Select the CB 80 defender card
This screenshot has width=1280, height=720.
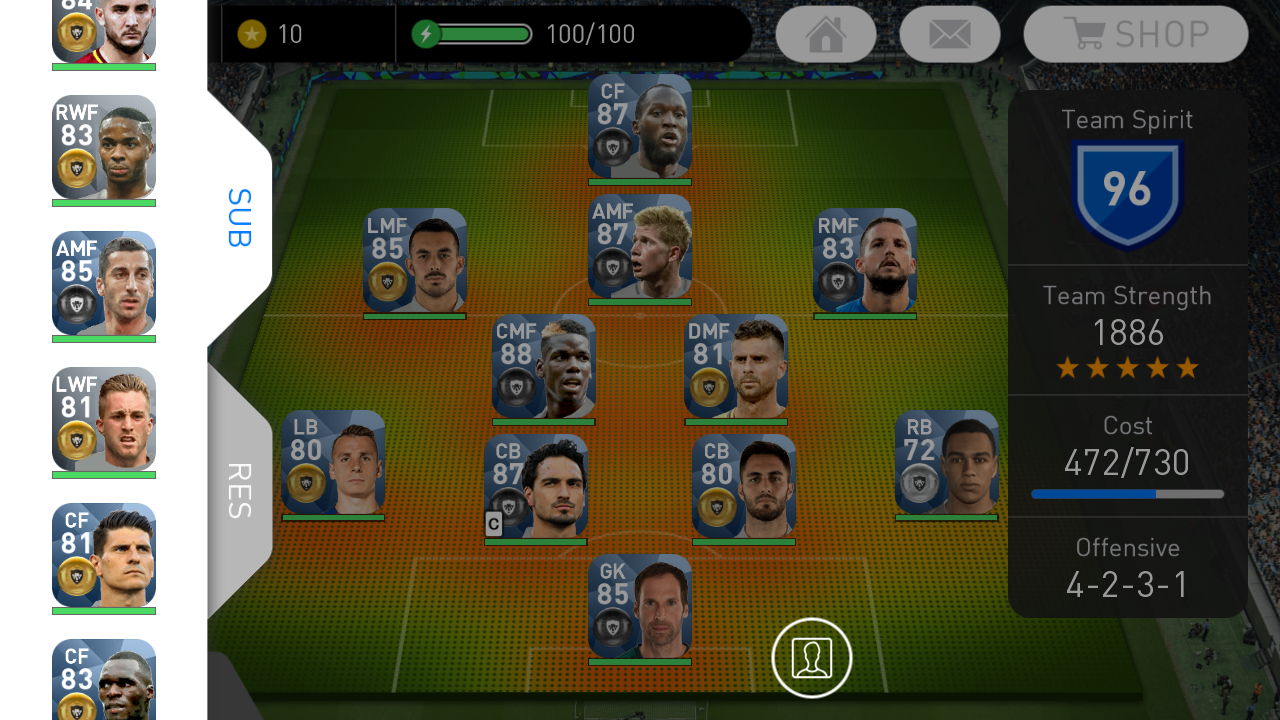[744, 486]
